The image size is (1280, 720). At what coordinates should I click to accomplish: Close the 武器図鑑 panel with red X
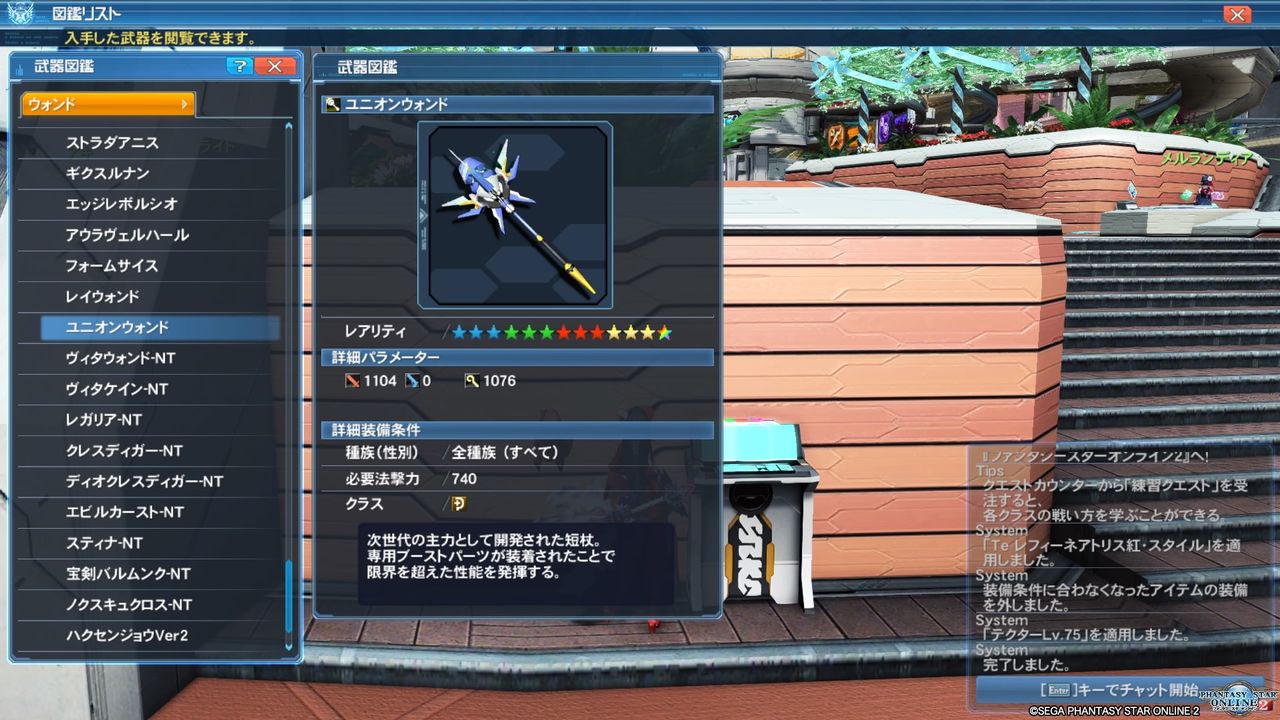(276, 65)
